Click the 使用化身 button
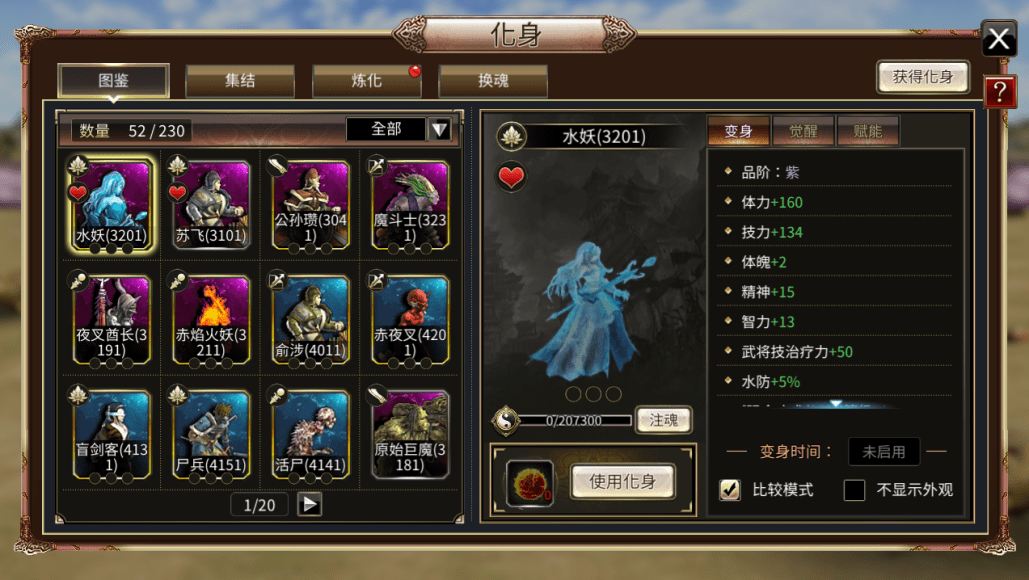This screenshot has width=1029, height=580. tap(622, 481)
